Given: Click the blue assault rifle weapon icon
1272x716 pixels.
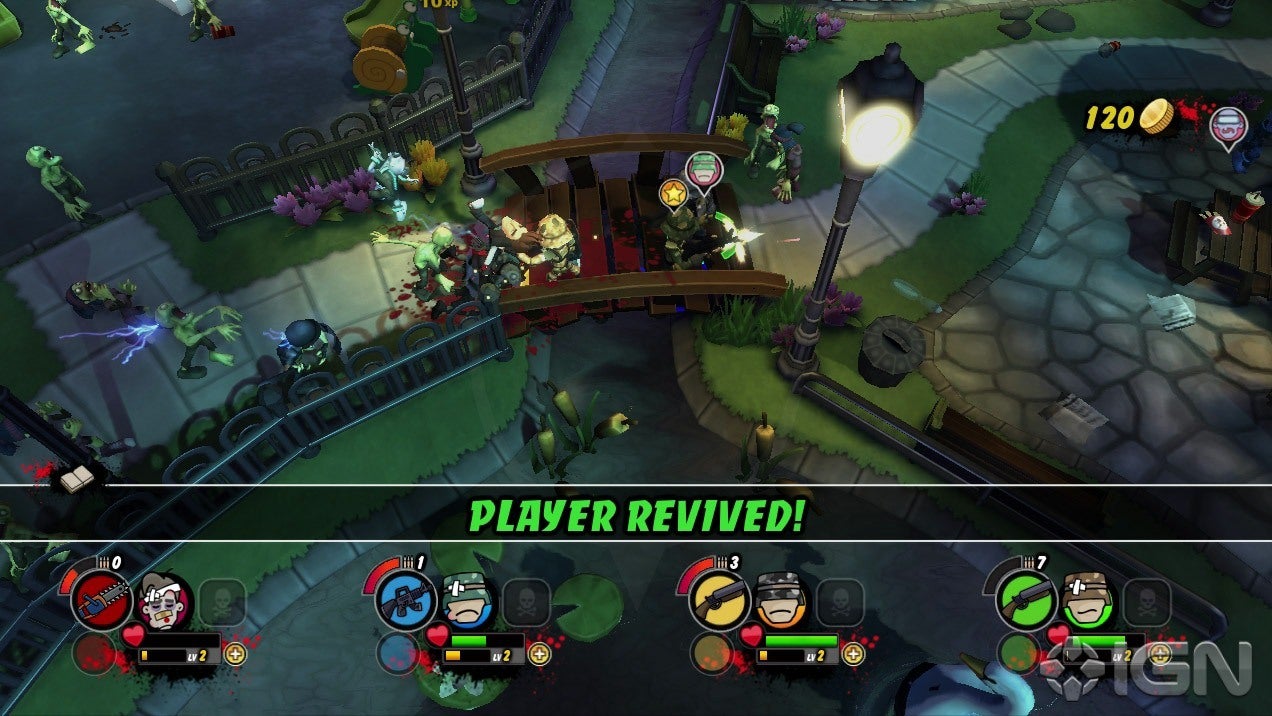Looking at the screenshot, I should [406, 601].
